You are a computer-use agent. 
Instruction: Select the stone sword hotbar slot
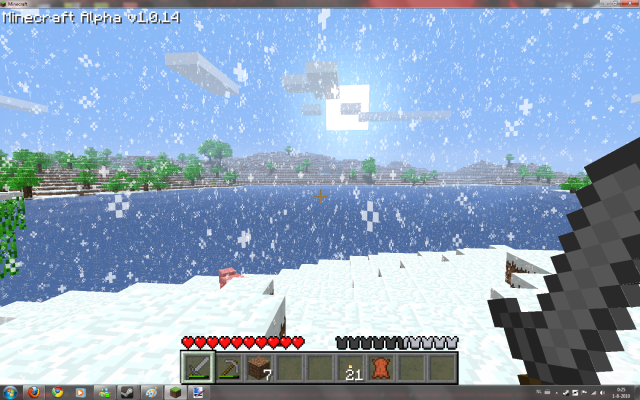coord(198,367)
